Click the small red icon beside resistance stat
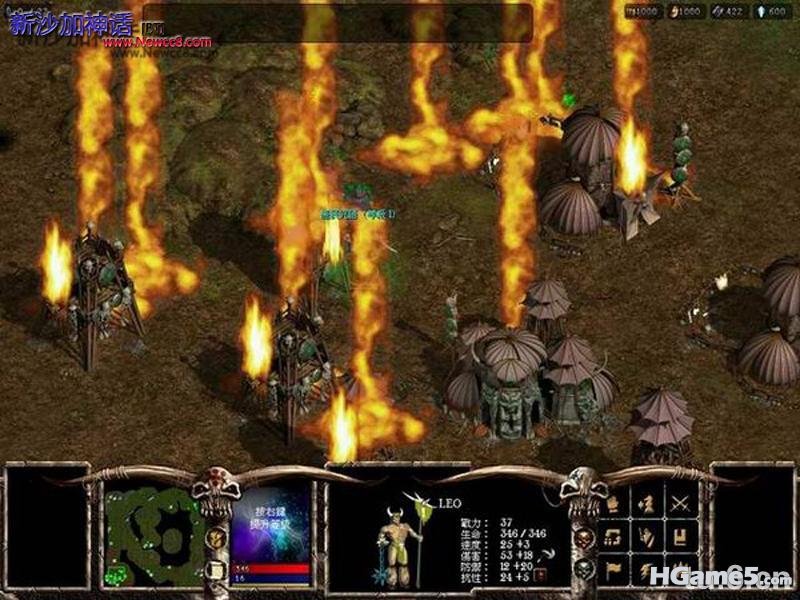Viewport: 800px width, 600px height. click(x=540, y=575)
